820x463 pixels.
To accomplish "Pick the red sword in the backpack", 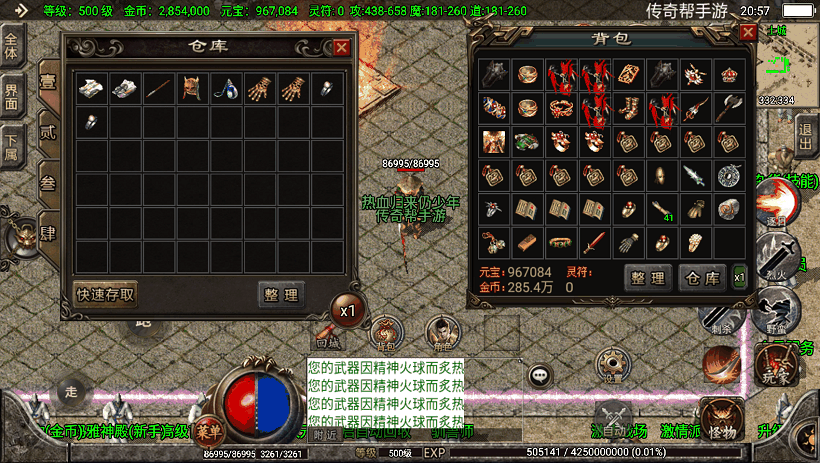I will [594, 243].
